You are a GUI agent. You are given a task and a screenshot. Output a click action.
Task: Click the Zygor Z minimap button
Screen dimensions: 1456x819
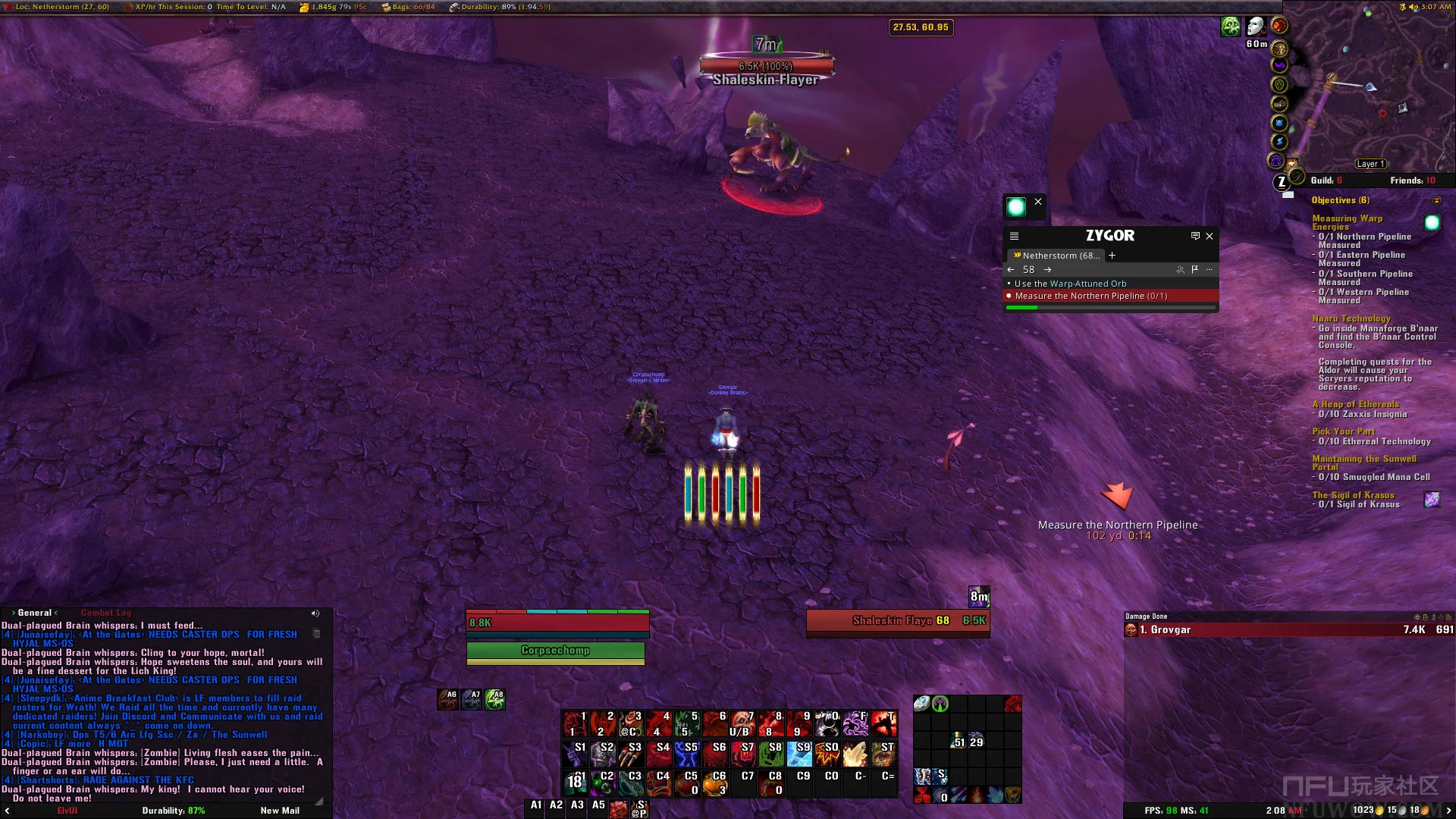(1282, 182)
